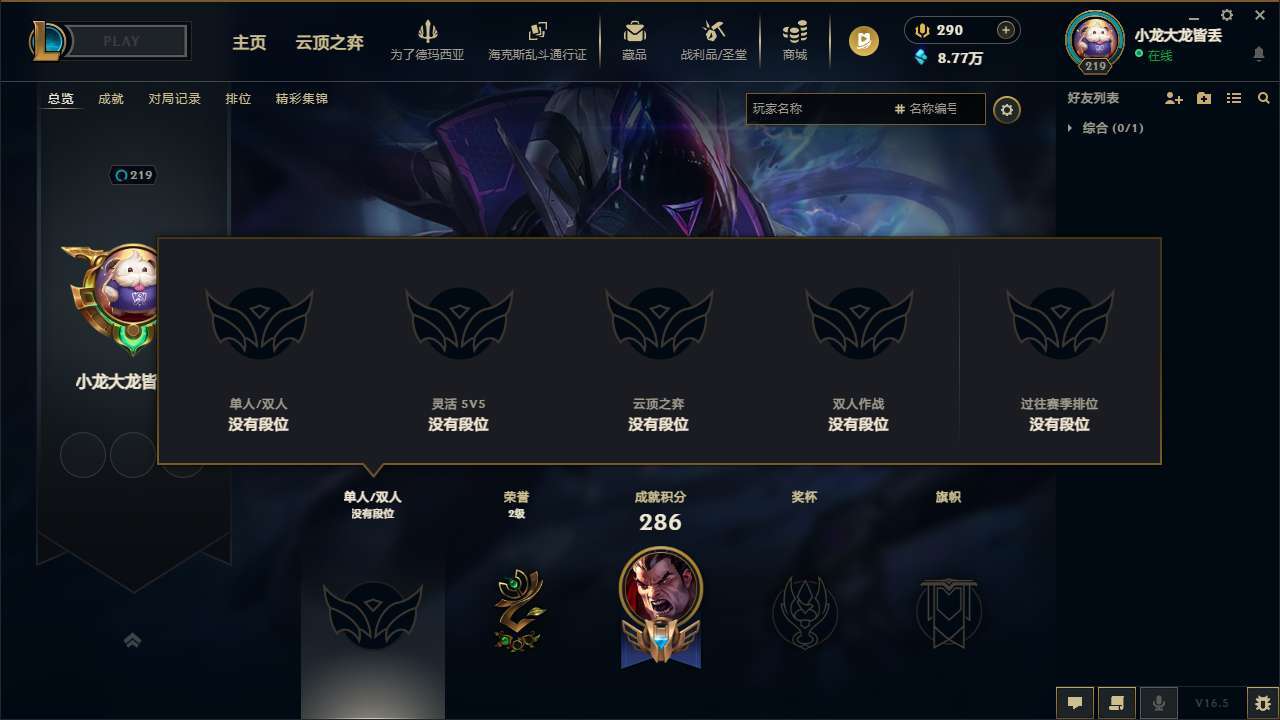Click the add-friend icon in 好友列表

1174,98
